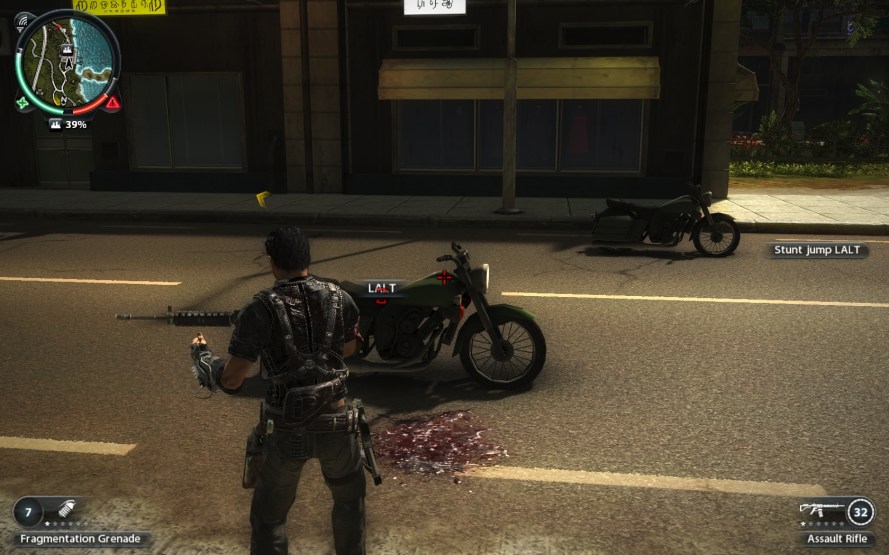Click the green cross health icon
The height and width of the screenshot is (555, 889).
pyautogui.click(x=22, y=102)
